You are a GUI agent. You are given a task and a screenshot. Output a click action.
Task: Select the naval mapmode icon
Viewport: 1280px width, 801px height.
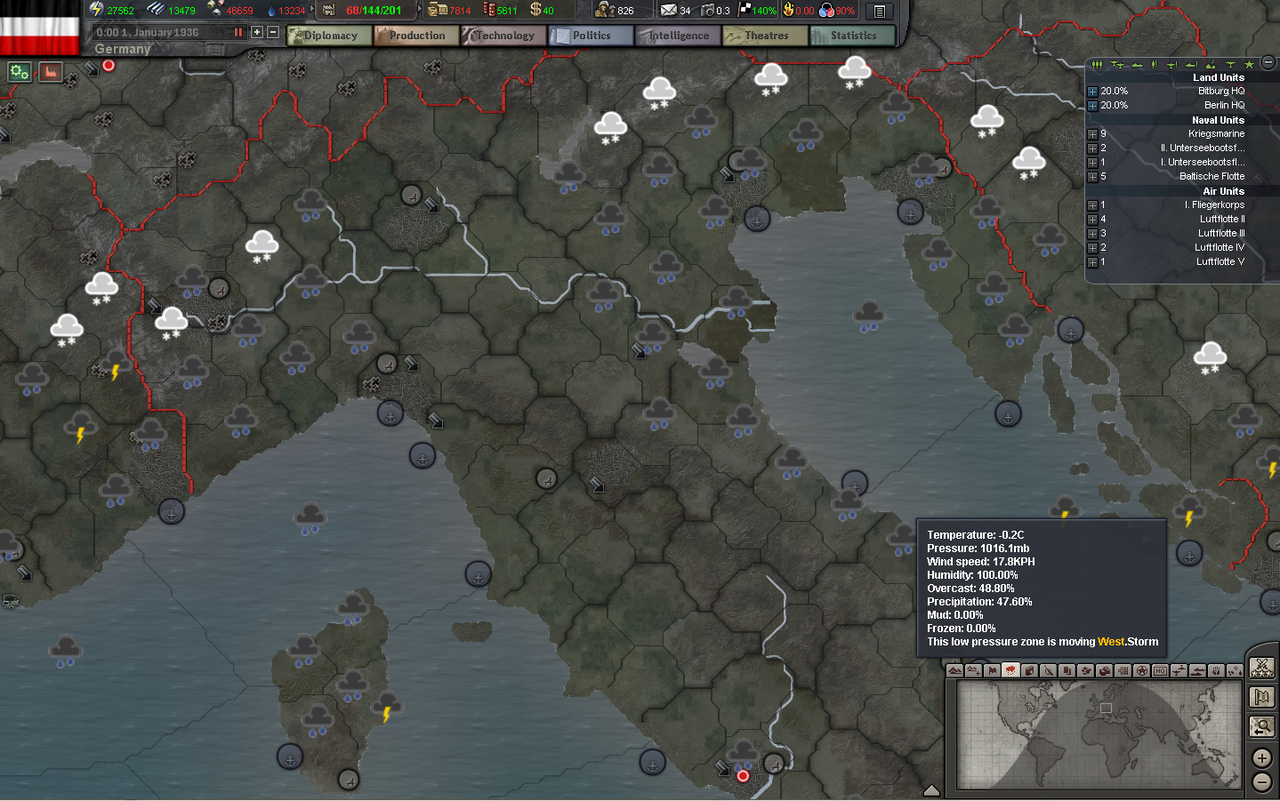click(x=1197, y=670)
